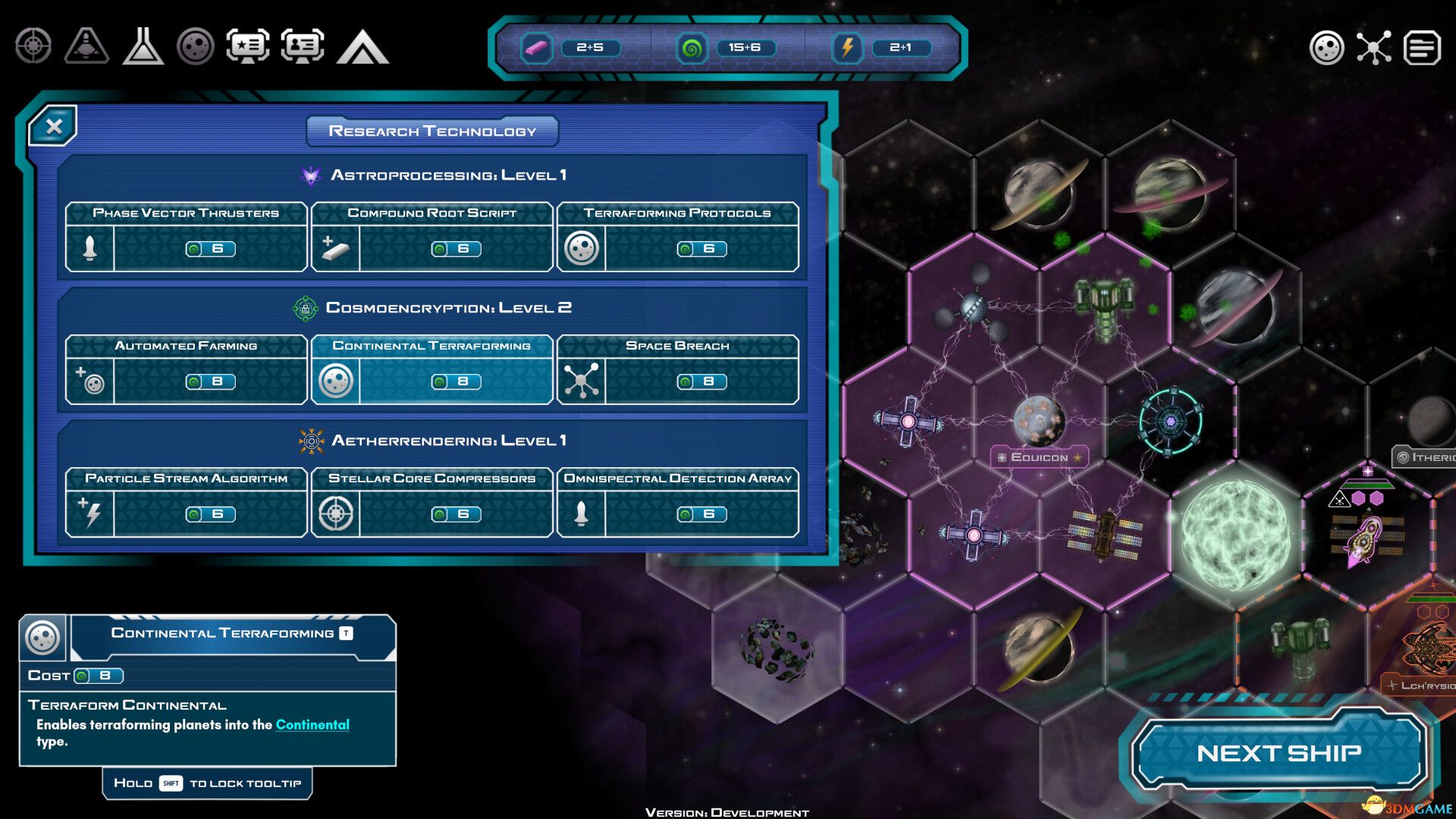Open the Continental hyperlink in the tooltip
The width and height of the screenshot is (1456, 819).
pyautogui.click(x=312, y=725)
